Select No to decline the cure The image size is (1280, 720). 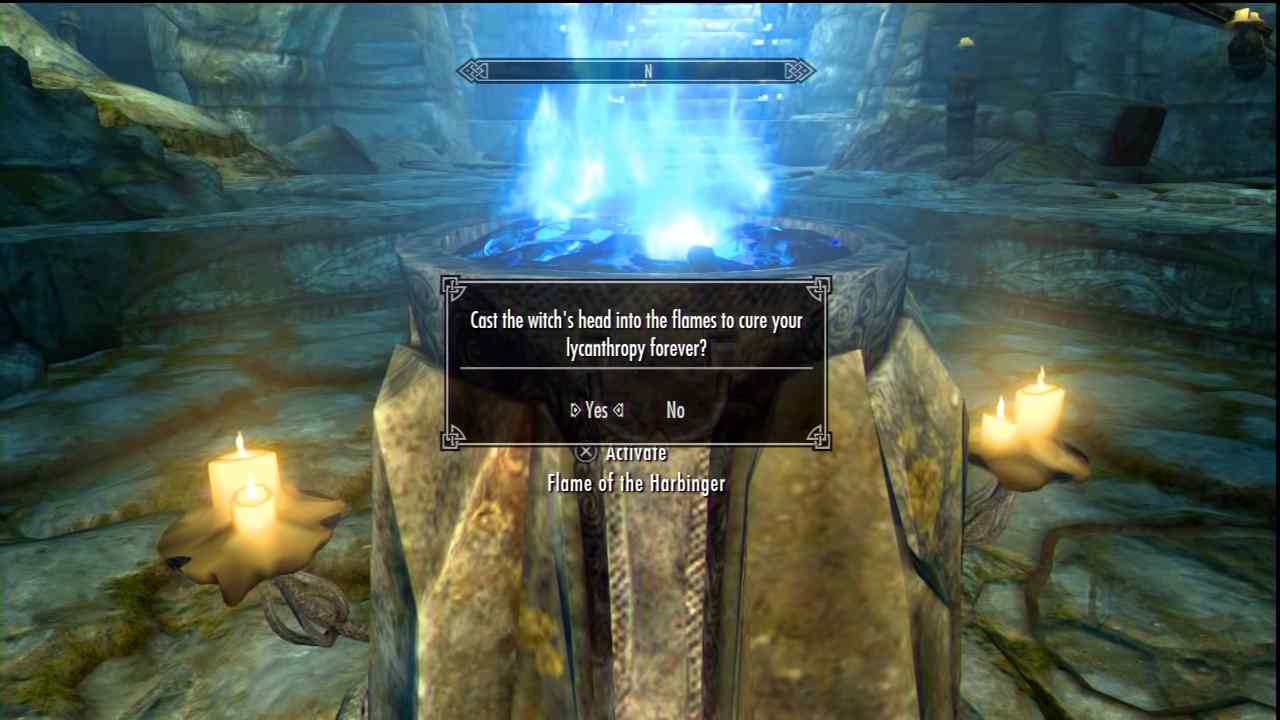[x=675, y=410]
